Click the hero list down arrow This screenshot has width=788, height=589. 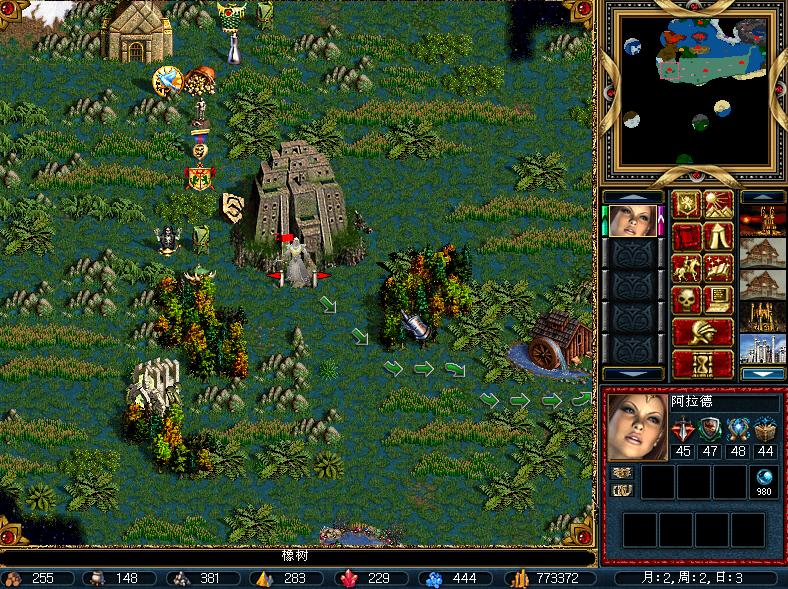coord(632,374)
